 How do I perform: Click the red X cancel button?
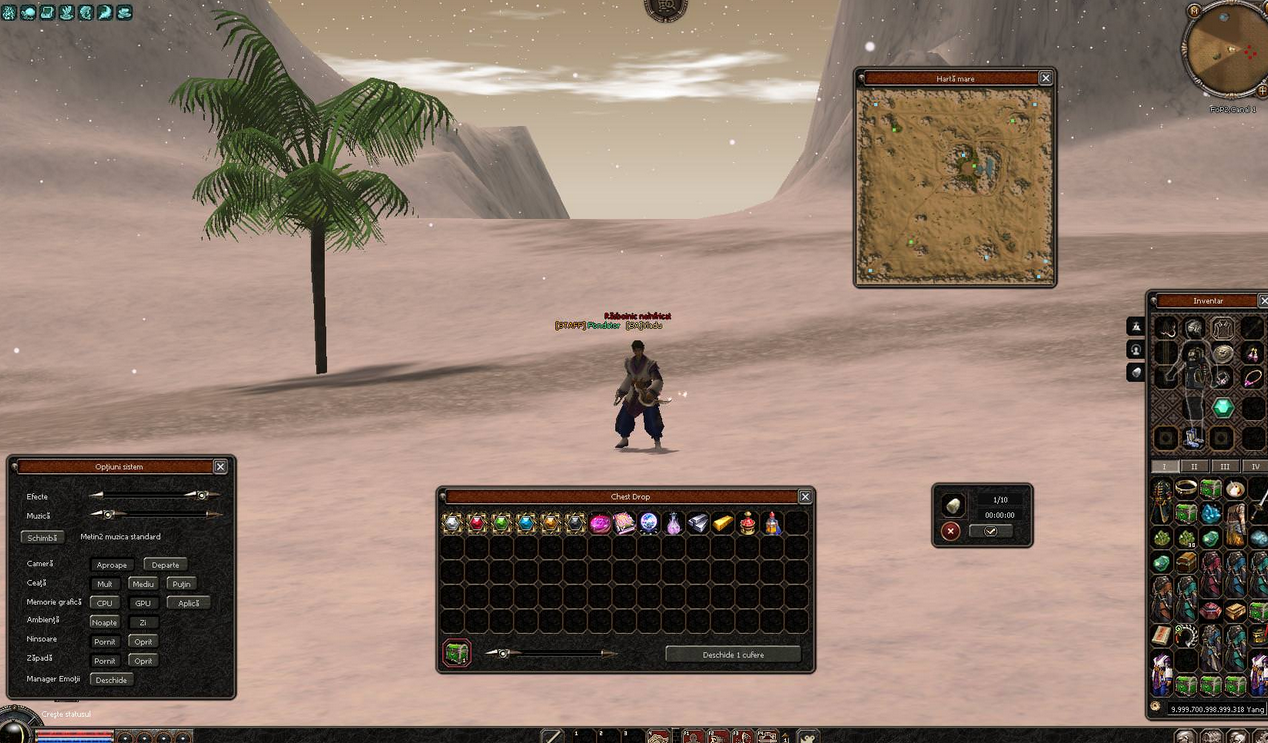[x=951, y=531]
